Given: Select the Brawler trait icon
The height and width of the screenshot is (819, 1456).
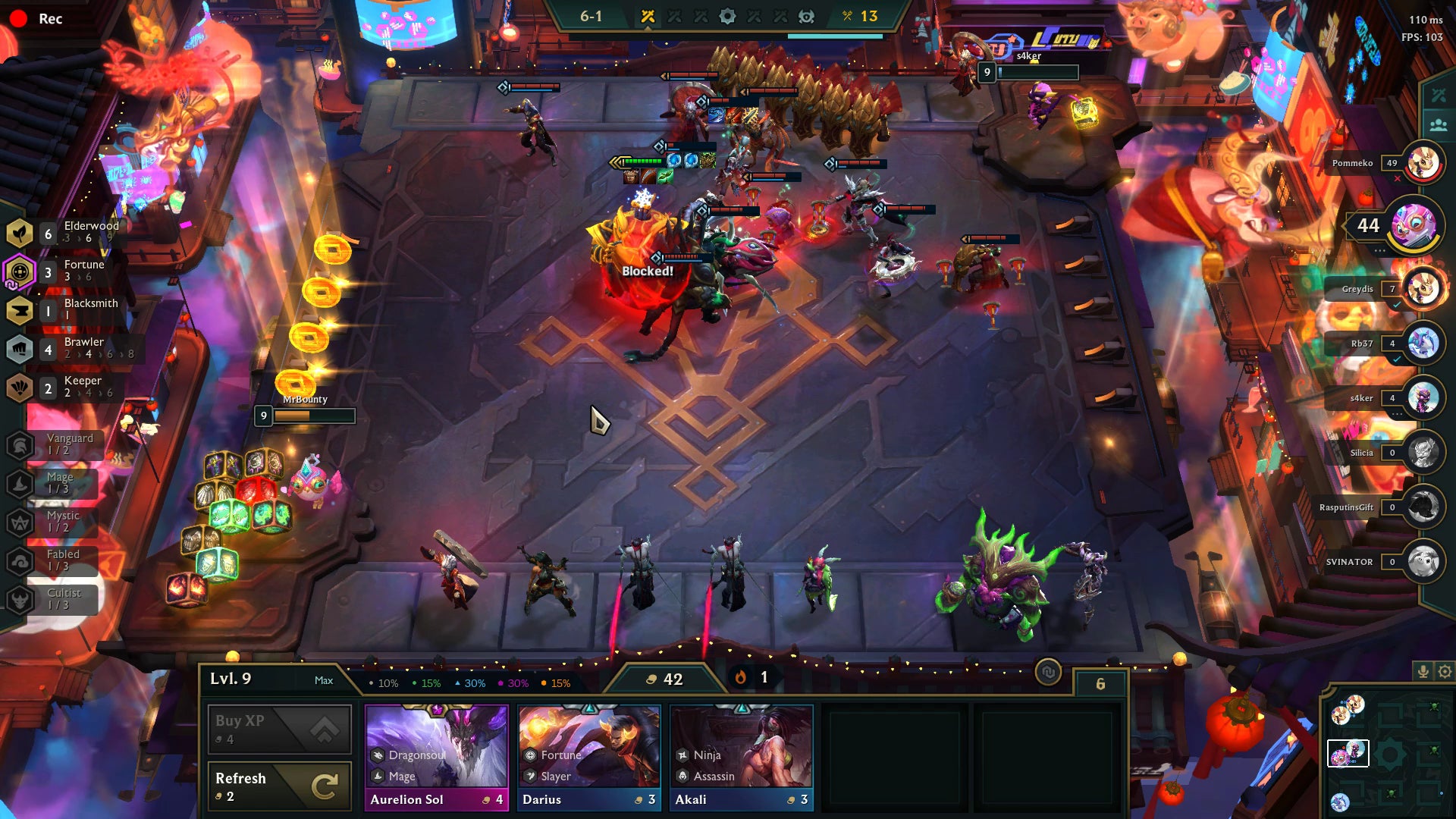Looking at the screenshot, I should pos(19,349).
